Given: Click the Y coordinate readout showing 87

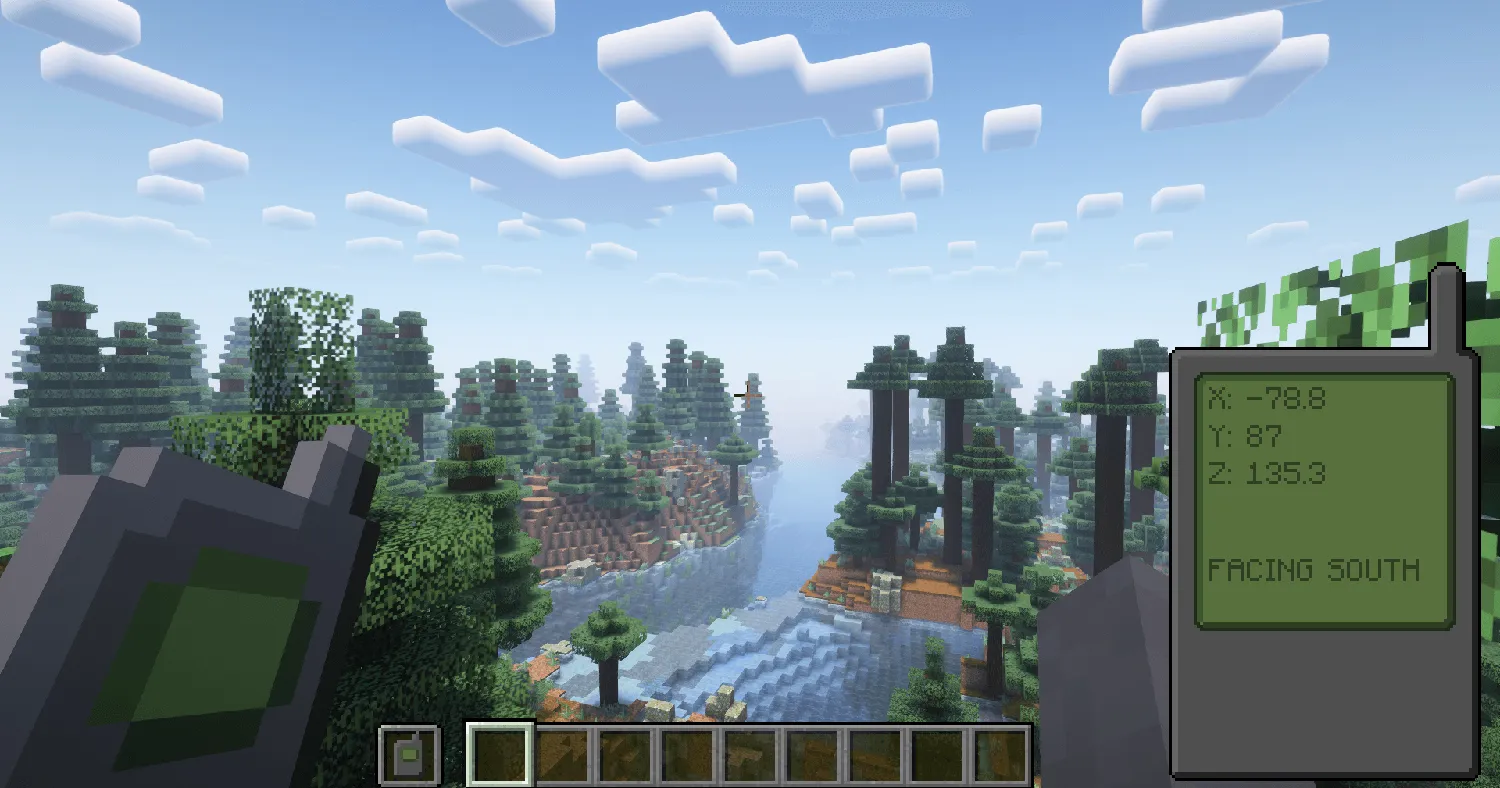Looking at the screenshot, I should pyautogui.click(x=1246, y=435).
